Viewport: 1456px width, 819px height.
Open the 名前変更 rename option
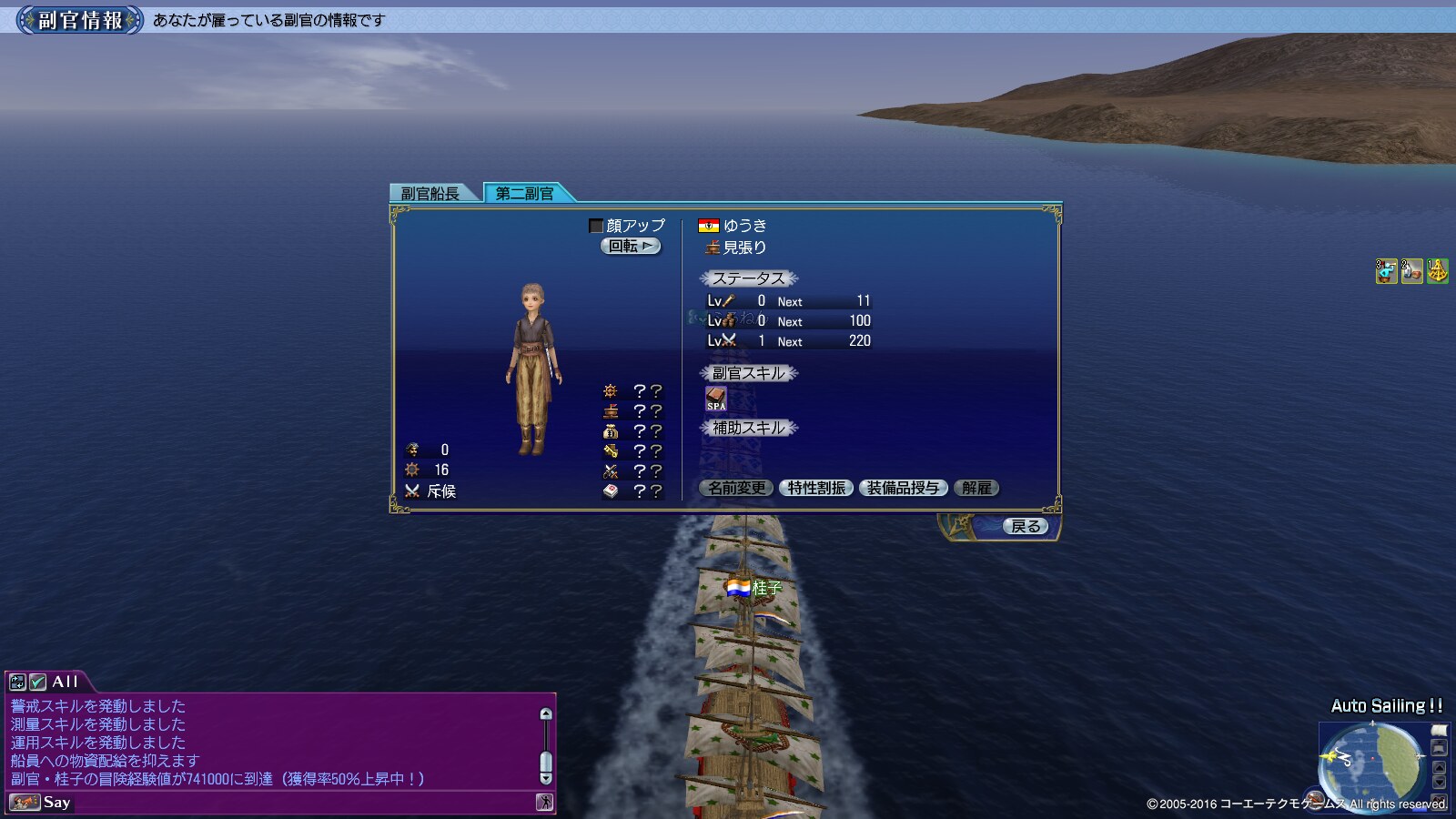[x=737, y=489]
